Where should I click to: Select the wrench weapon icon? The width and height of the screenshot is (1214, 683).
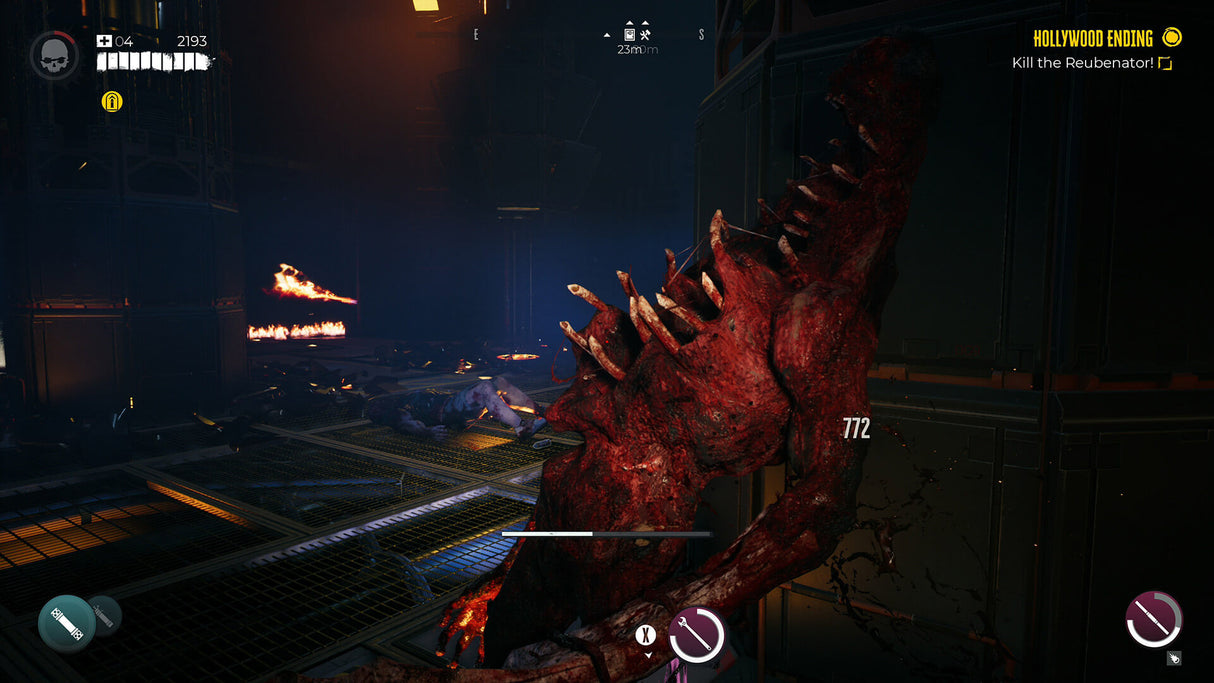coord(696,634)
